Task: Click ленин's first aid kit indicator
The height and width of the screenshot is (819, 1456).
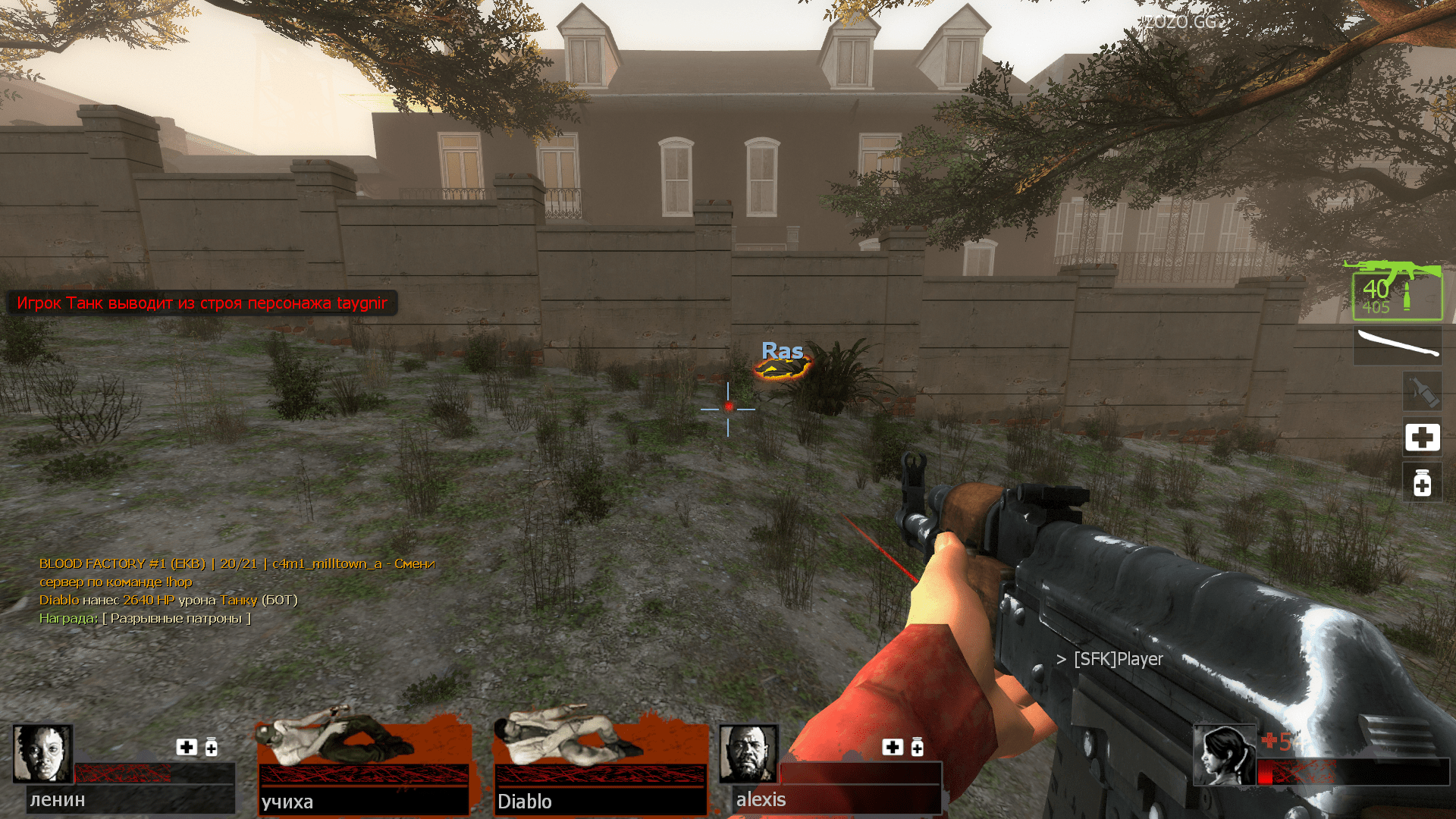Action: point(187,748)
